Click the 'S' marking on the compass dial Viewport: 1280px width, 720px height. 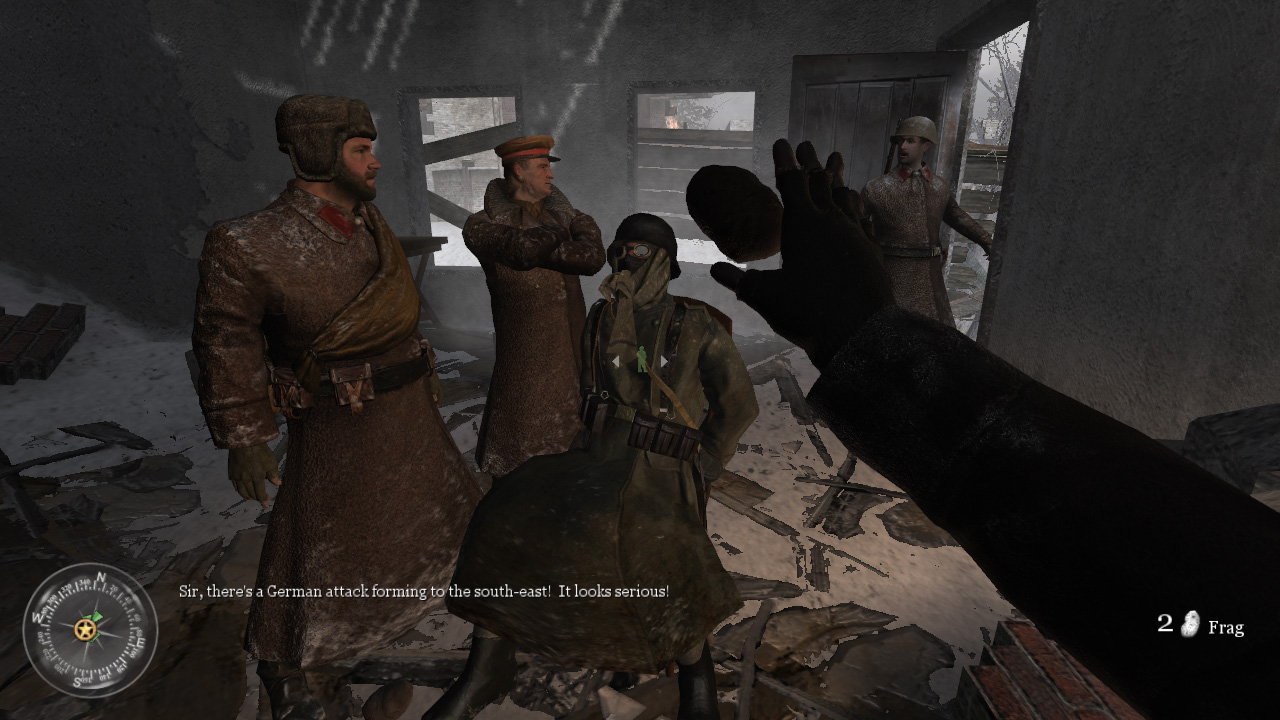click(78, 680)
